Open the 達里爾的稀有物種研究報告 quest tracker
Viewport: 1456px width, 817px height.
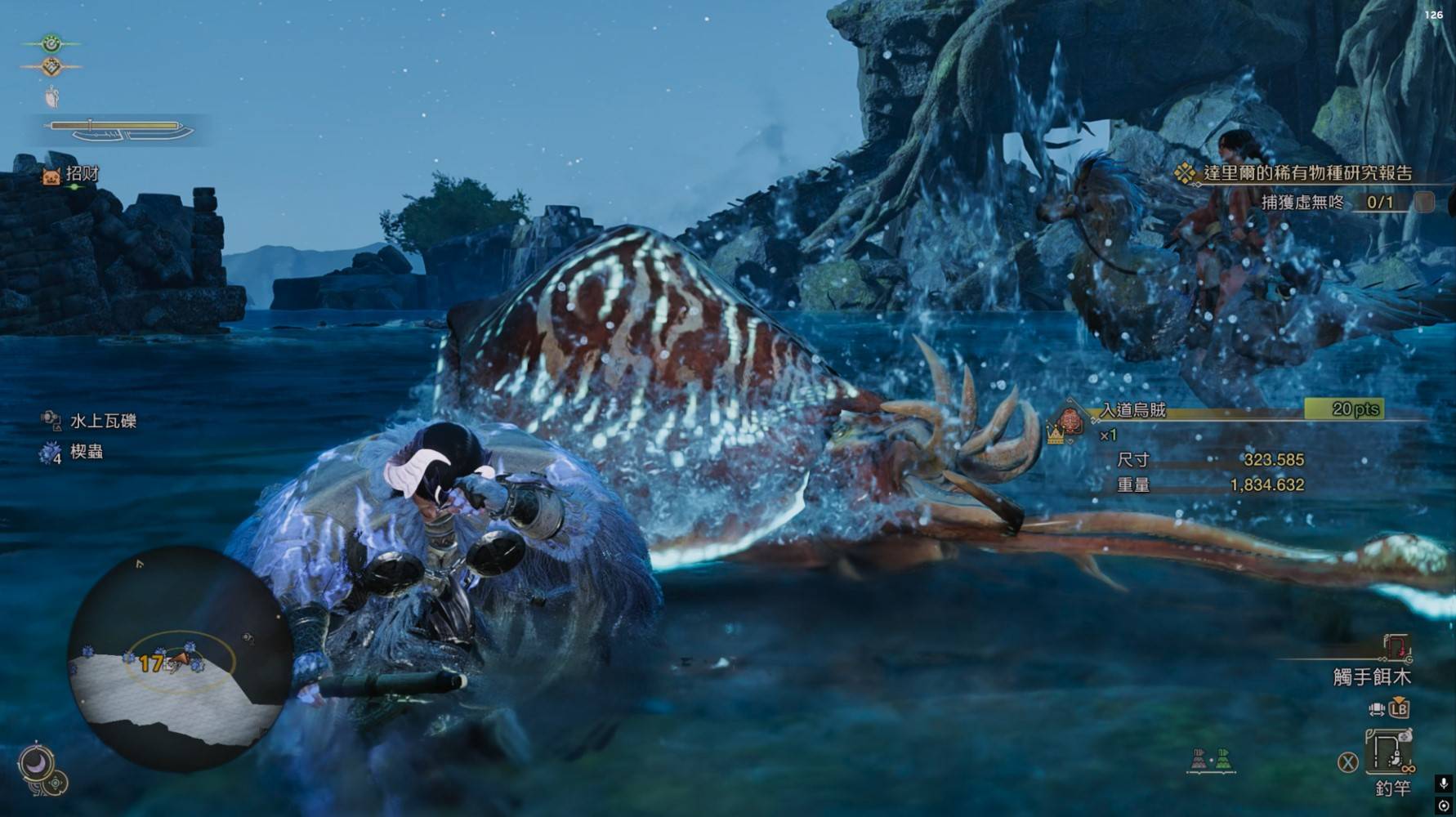[x=1306, y=173]
